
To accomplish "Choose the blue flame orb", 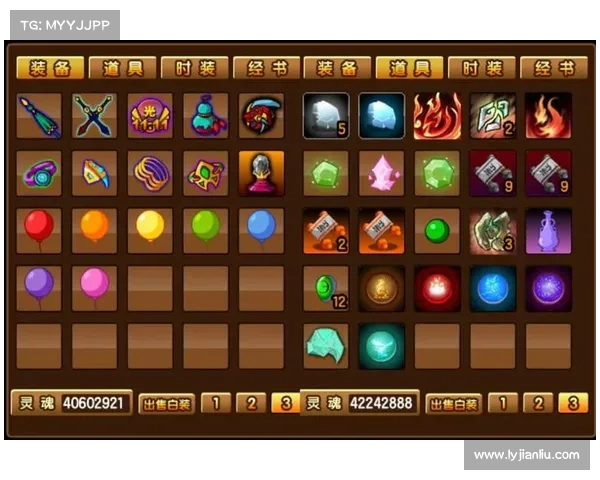I will 493,288.
